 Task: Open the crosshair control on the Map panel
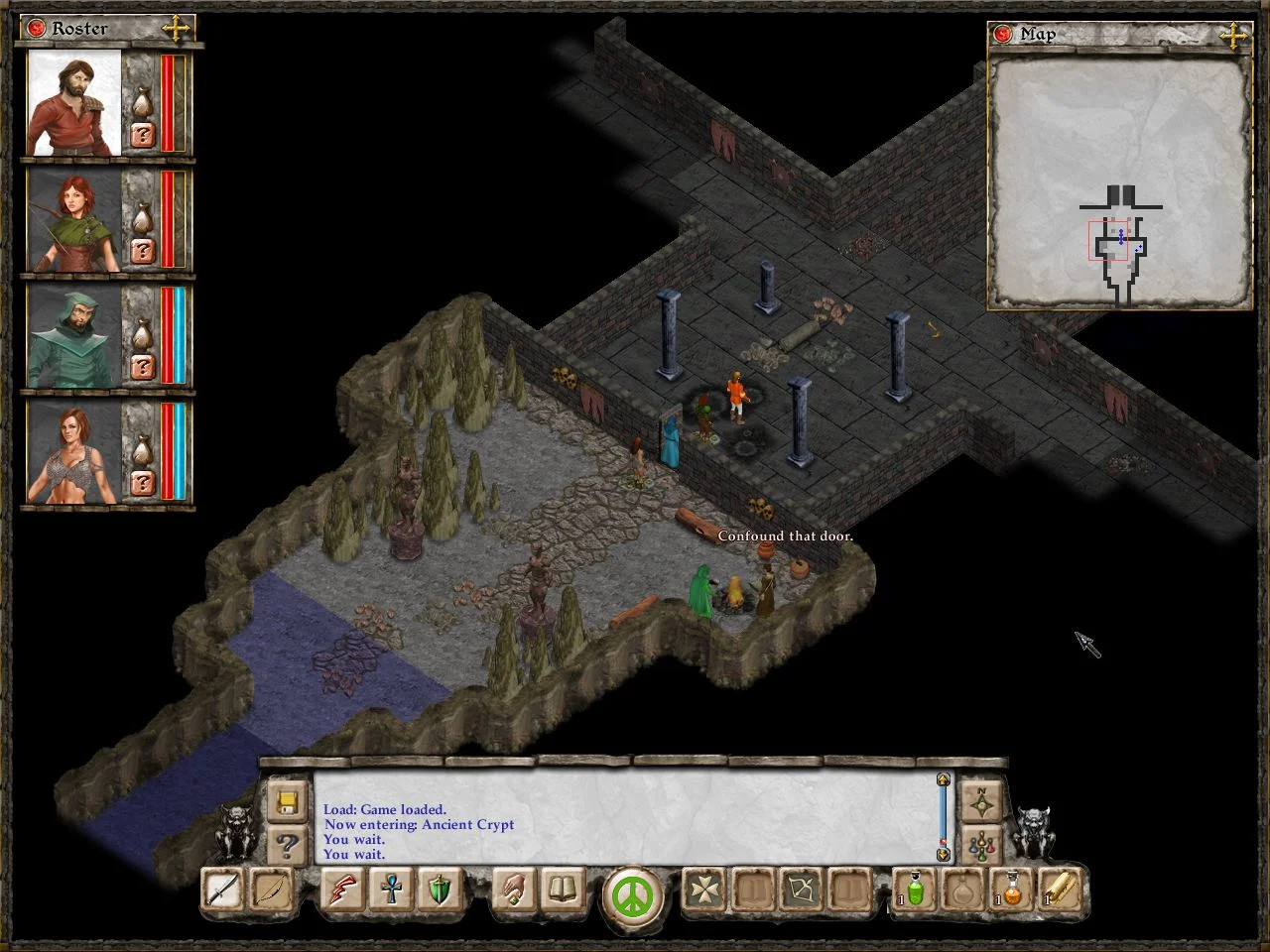click(x=1233, y=35)
